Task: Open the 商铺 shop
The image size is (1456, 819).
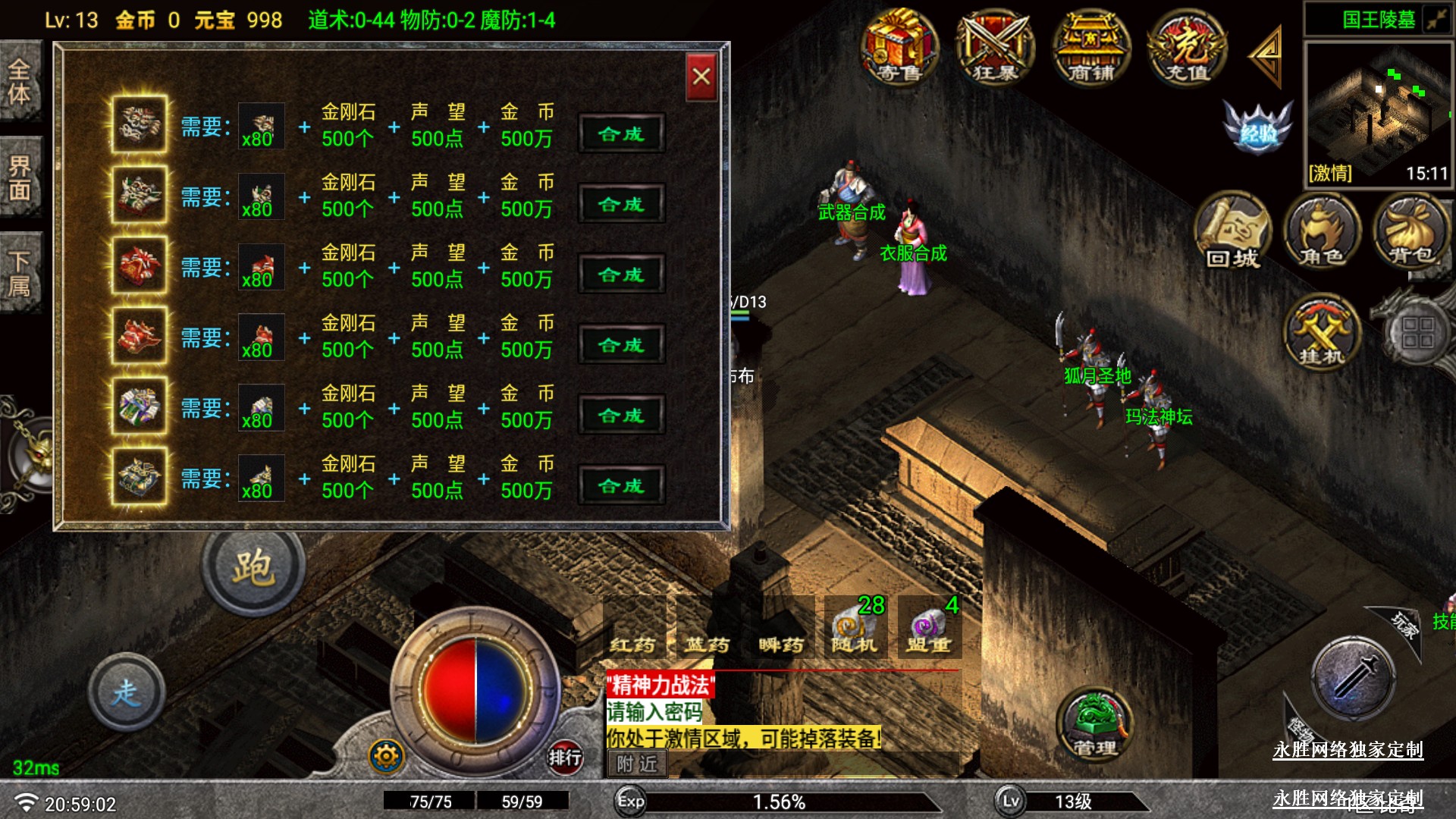Action: click(x=1091, y=49)
